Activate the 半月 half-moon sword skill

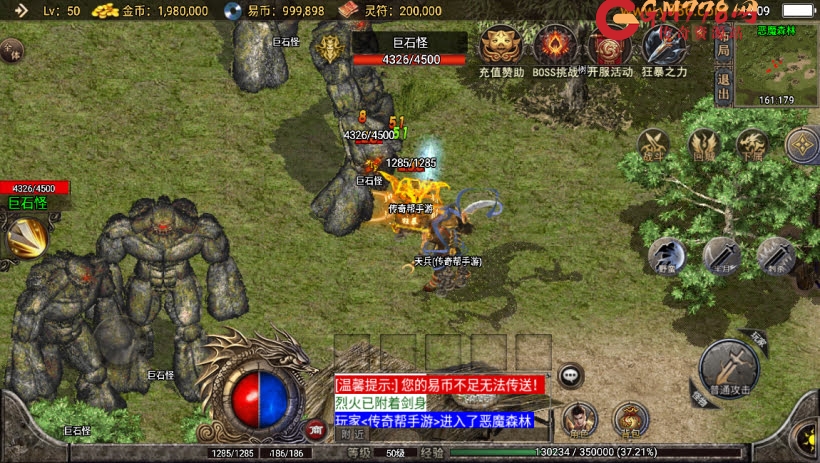point(721,256)
